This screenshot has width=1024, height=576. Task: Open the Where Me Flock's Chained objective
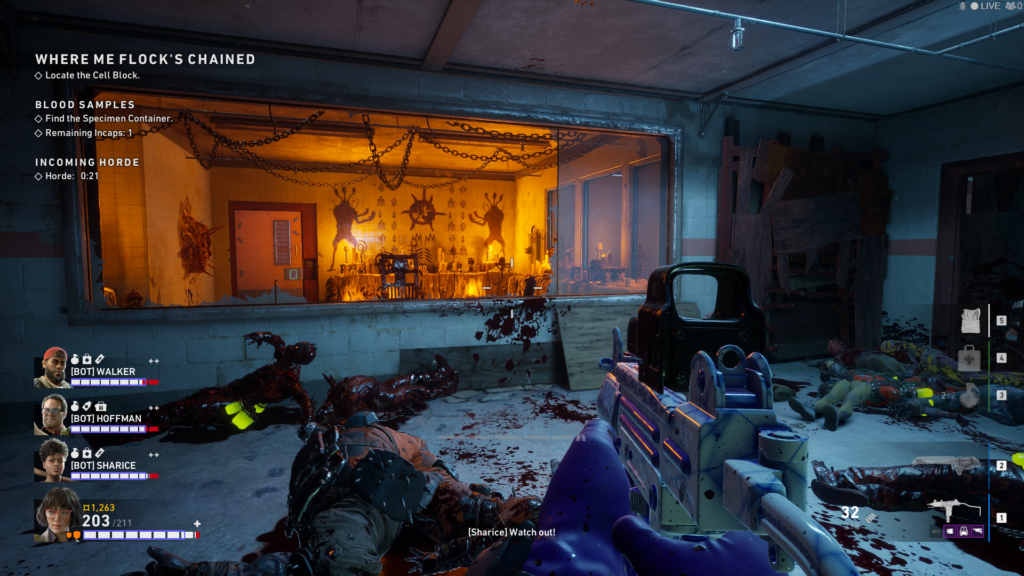[145, 59]
